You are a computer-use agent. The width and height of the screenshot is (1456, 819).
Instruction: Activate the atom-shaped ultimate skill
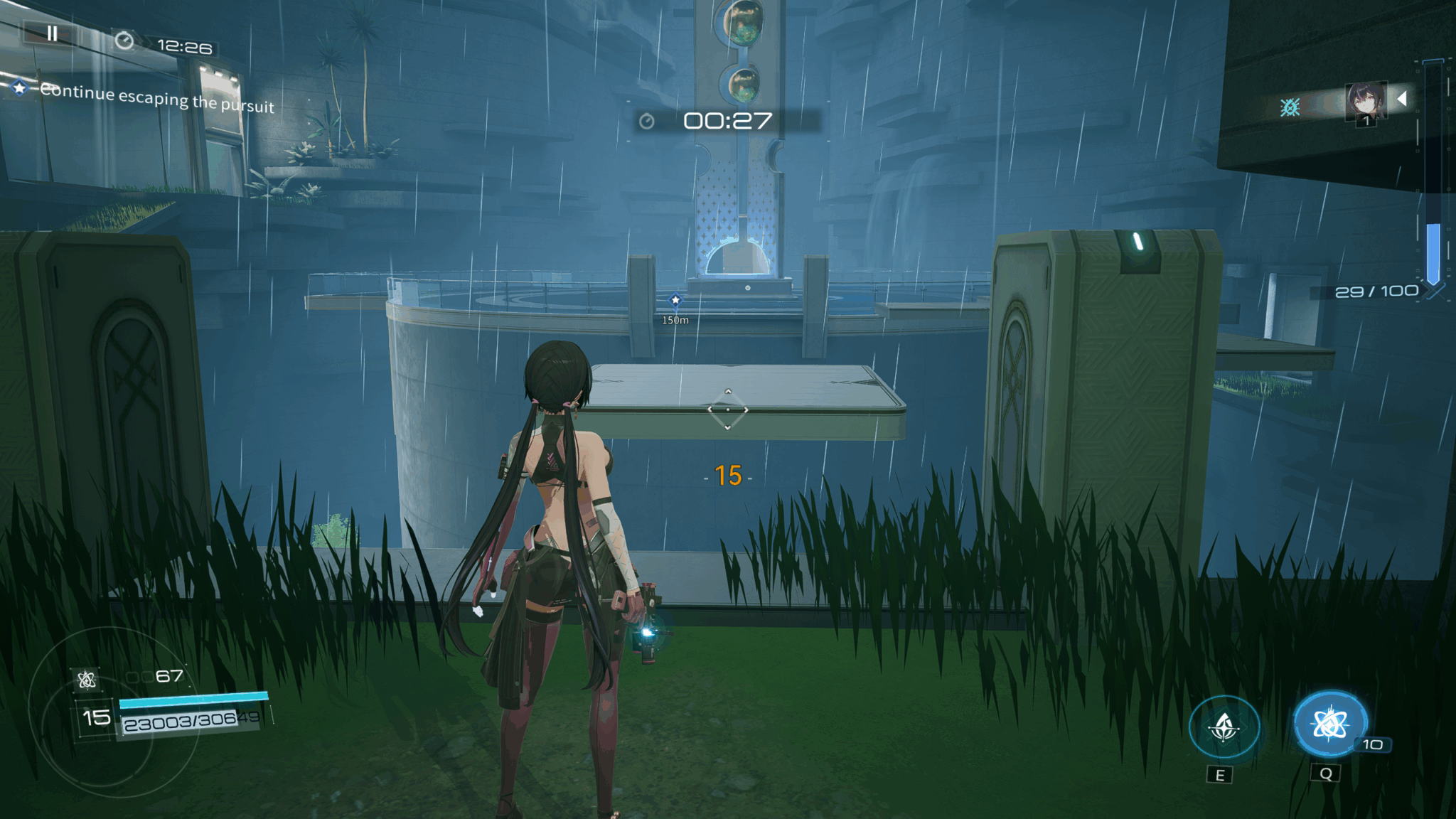coord(1329,724)
